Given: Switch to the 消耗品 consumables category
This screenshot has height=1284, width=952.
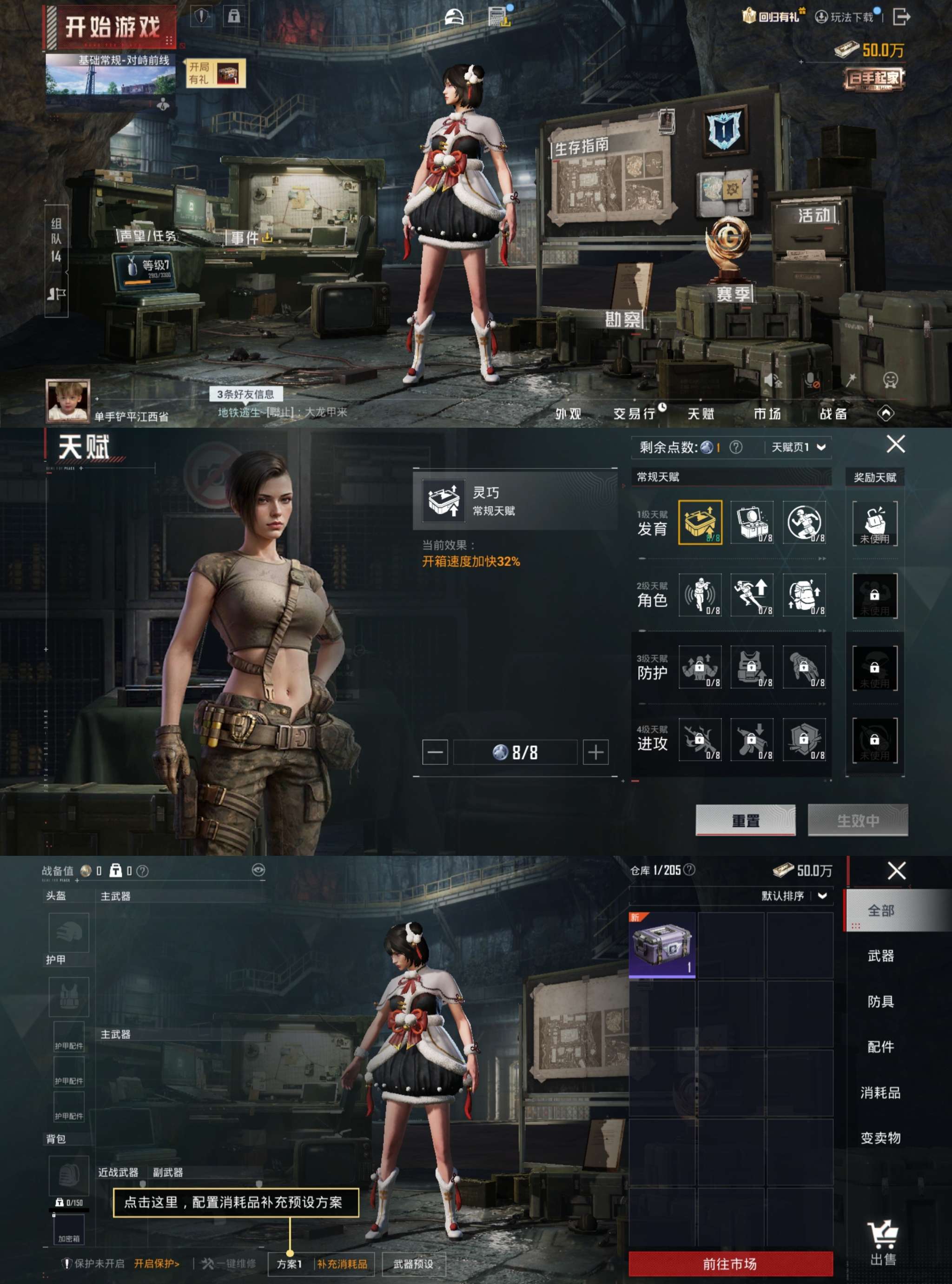Looking at the screenshot, I should tap(880, 1092).
